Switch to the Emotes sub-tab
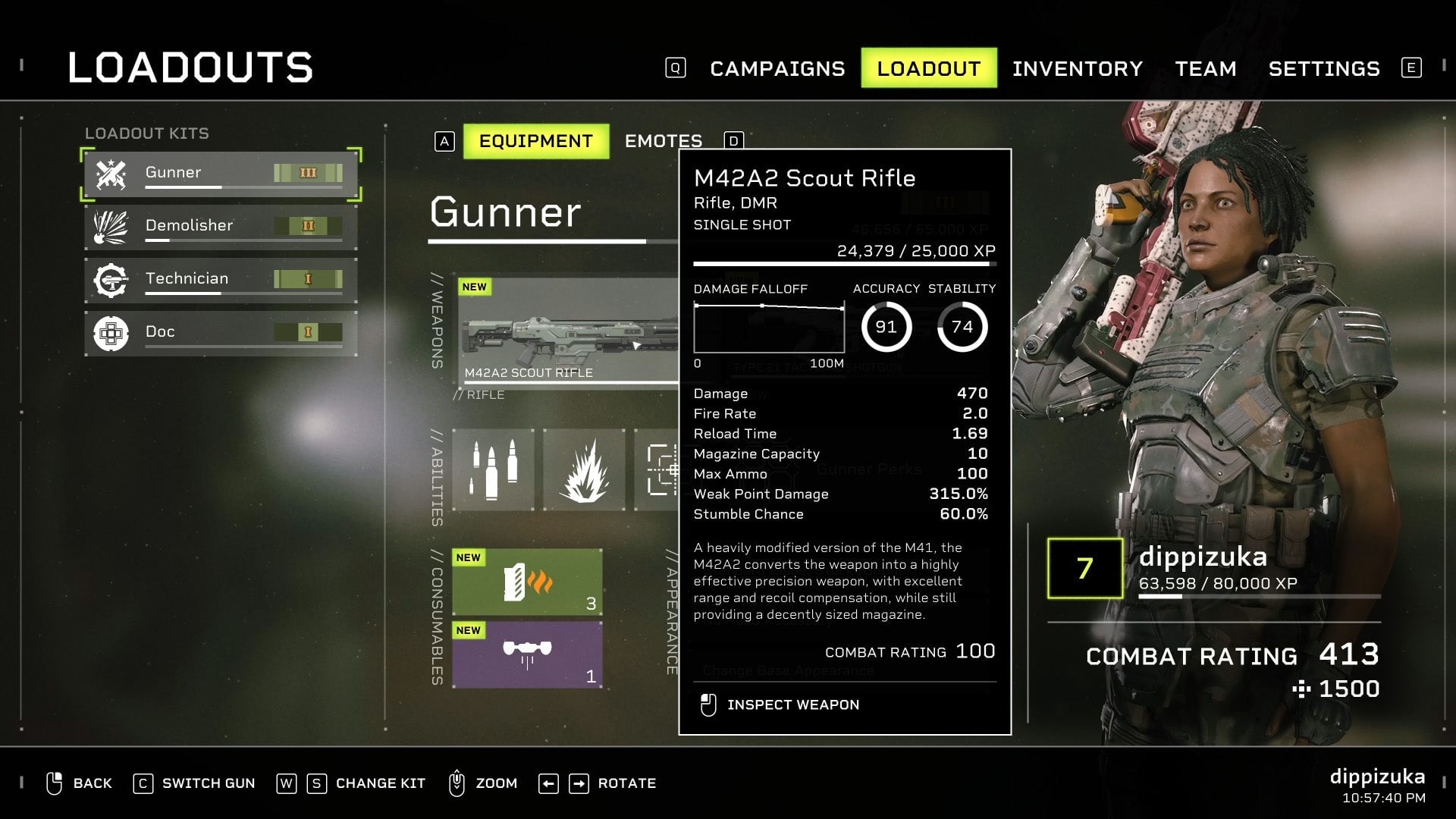1456x819 pixels. [x=663, y=142]
